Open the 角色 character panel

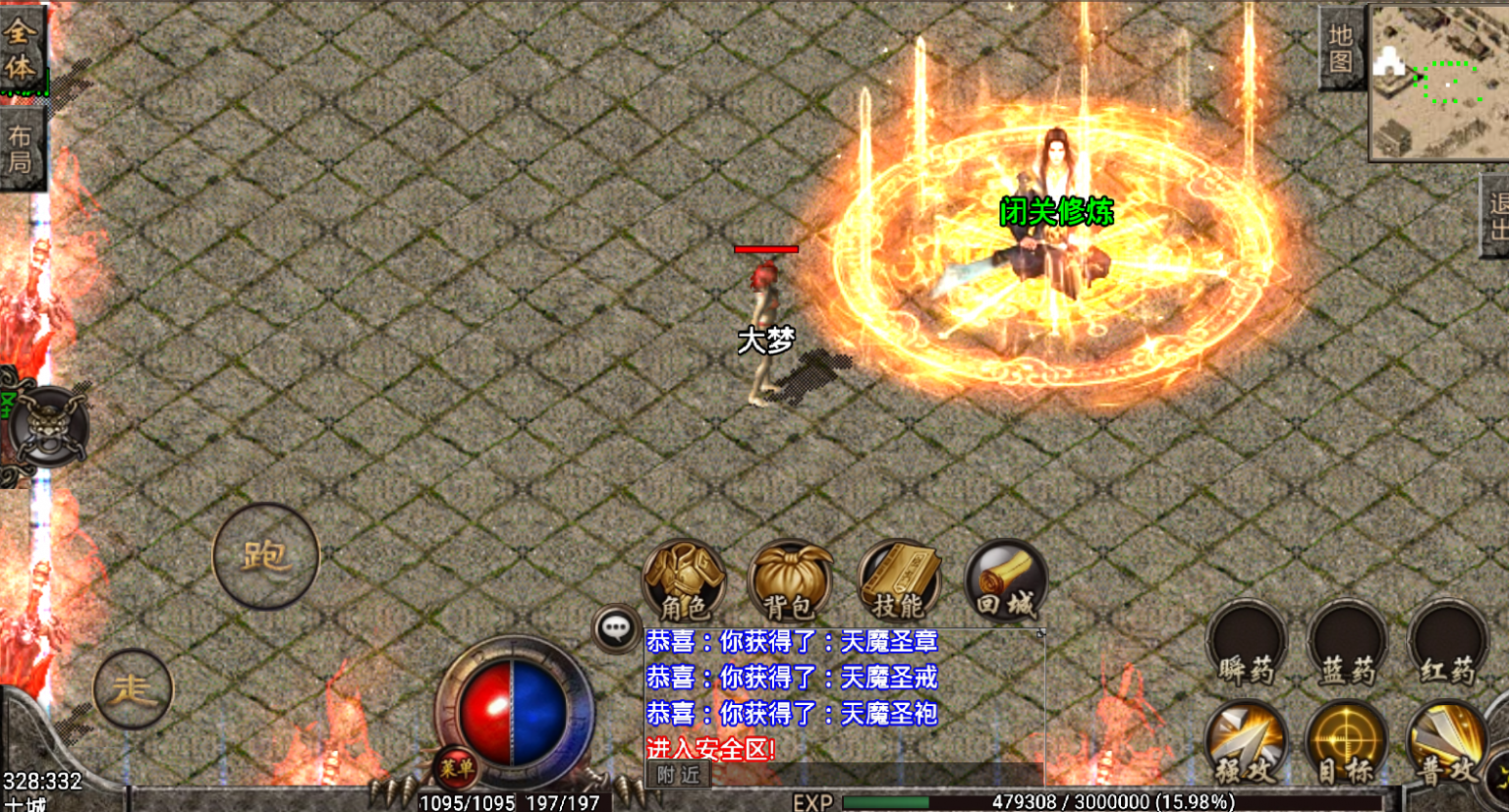(x=685, y=579)
